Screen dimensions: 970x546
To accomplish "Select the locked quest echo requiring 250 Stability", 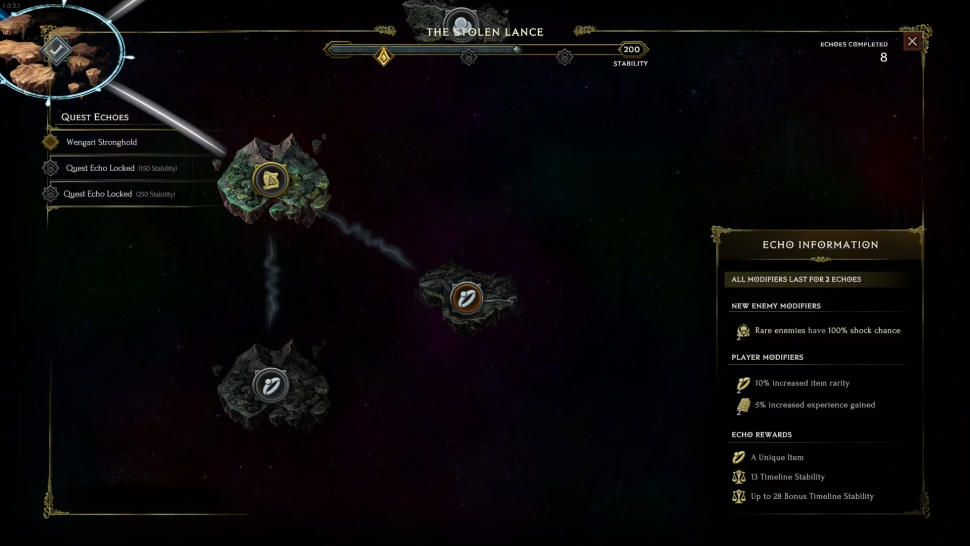I will (x=112, y=194).
